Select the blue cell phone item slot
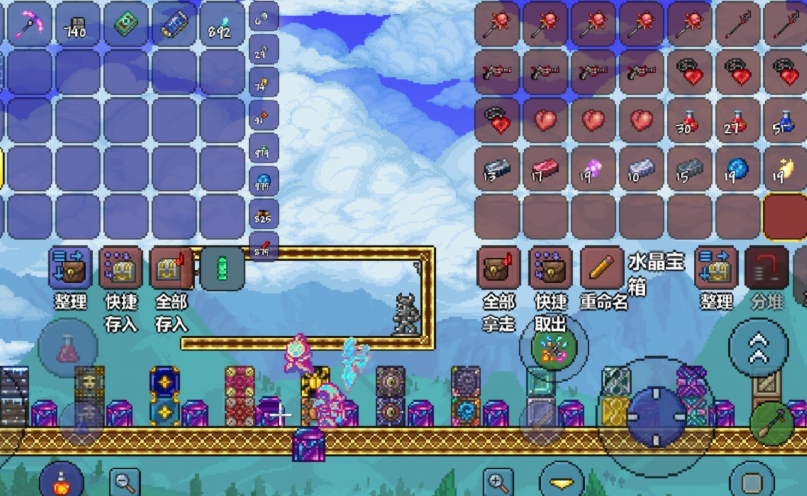Viewport: 807px width, 496px height. pyautogui.click(x=173, y=22)
